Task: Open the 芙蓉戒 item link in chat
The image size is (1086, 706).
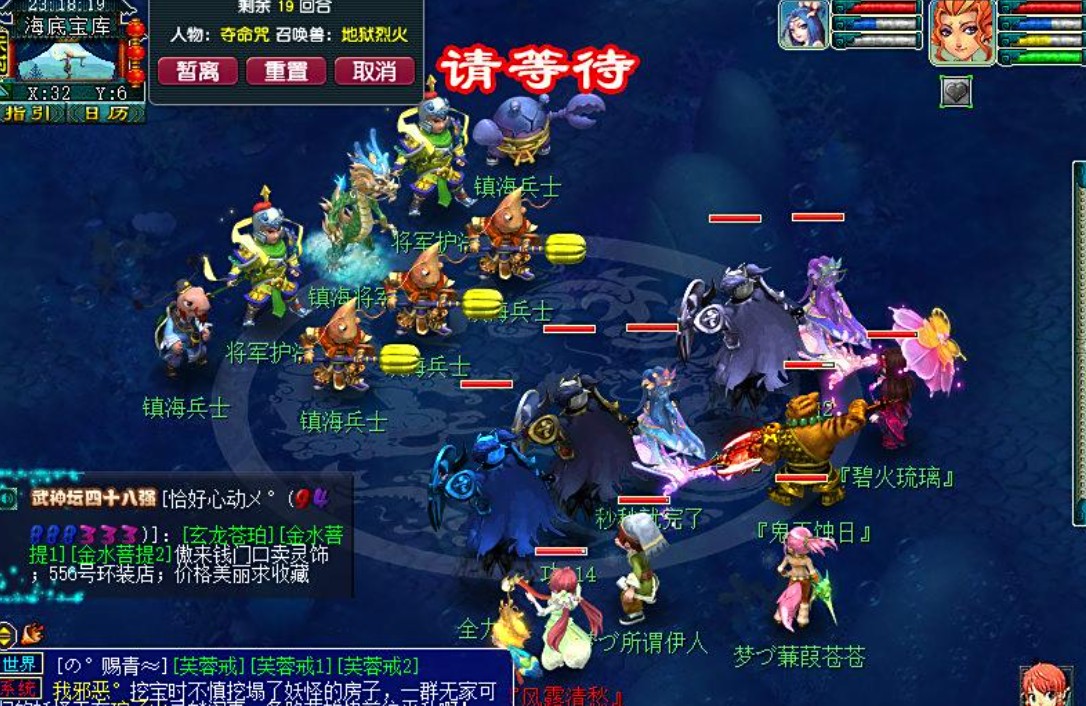Action: pyautogui.click(x=208, y=665)
